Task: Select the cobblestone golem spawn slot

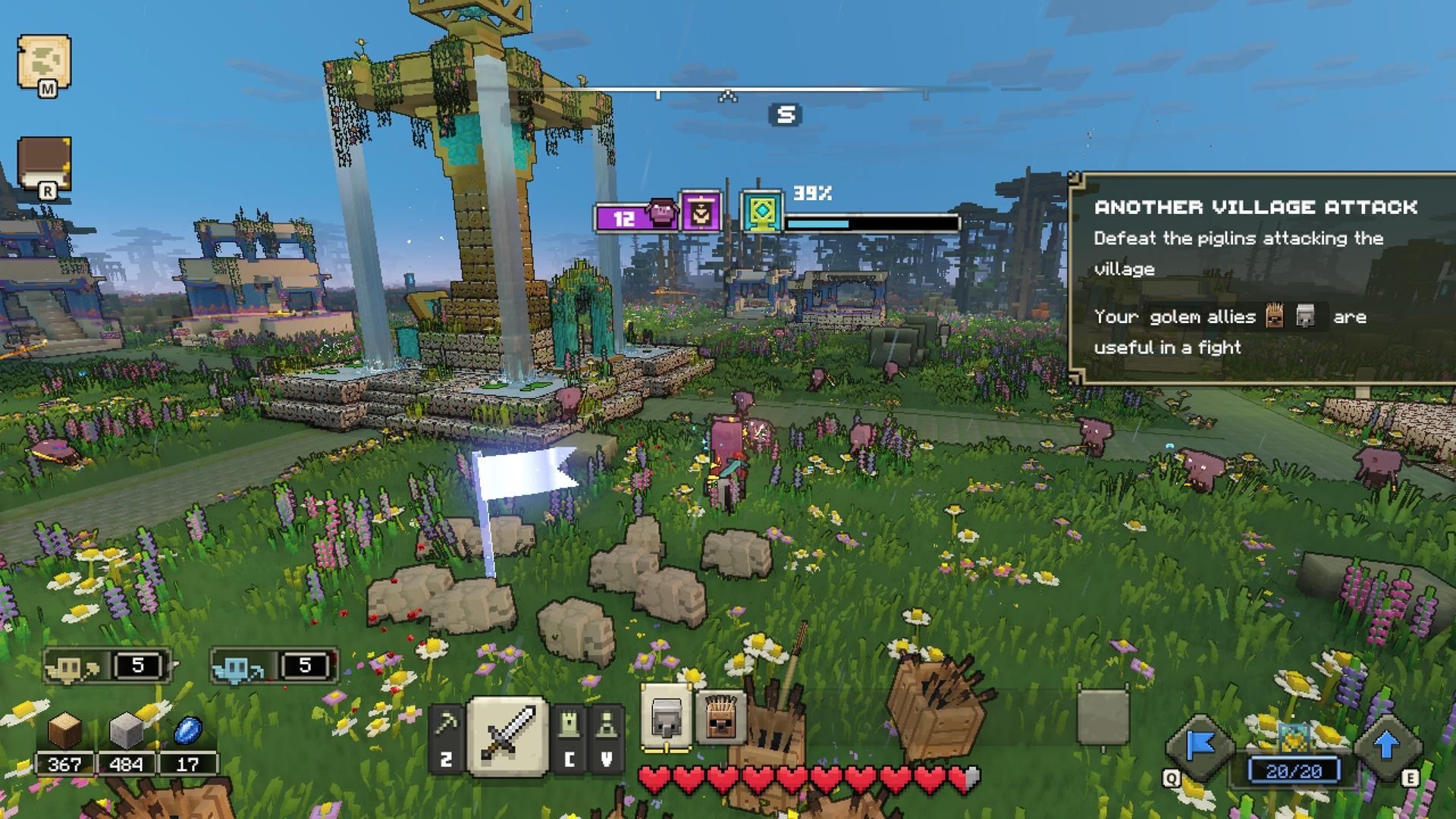Action: pyautogui.click(x=667, y=718)
